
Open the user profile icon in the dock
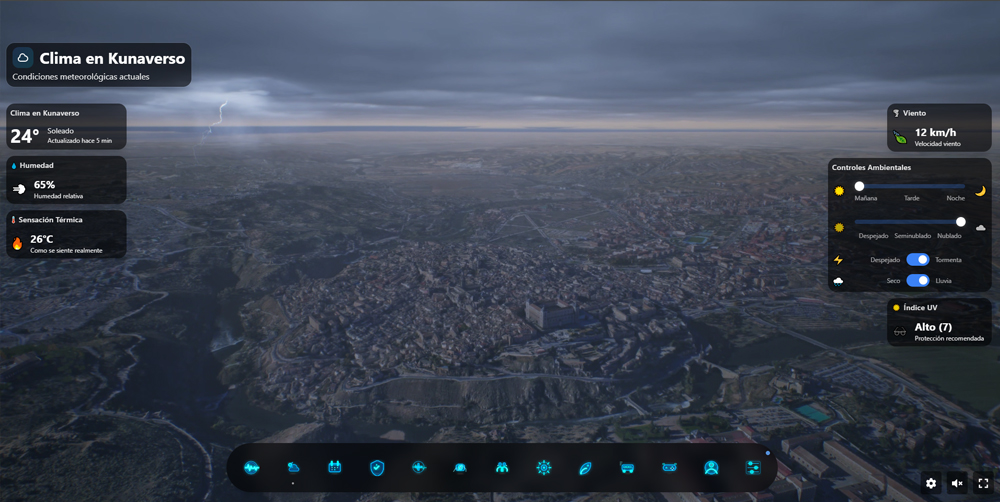pos(711,467)
